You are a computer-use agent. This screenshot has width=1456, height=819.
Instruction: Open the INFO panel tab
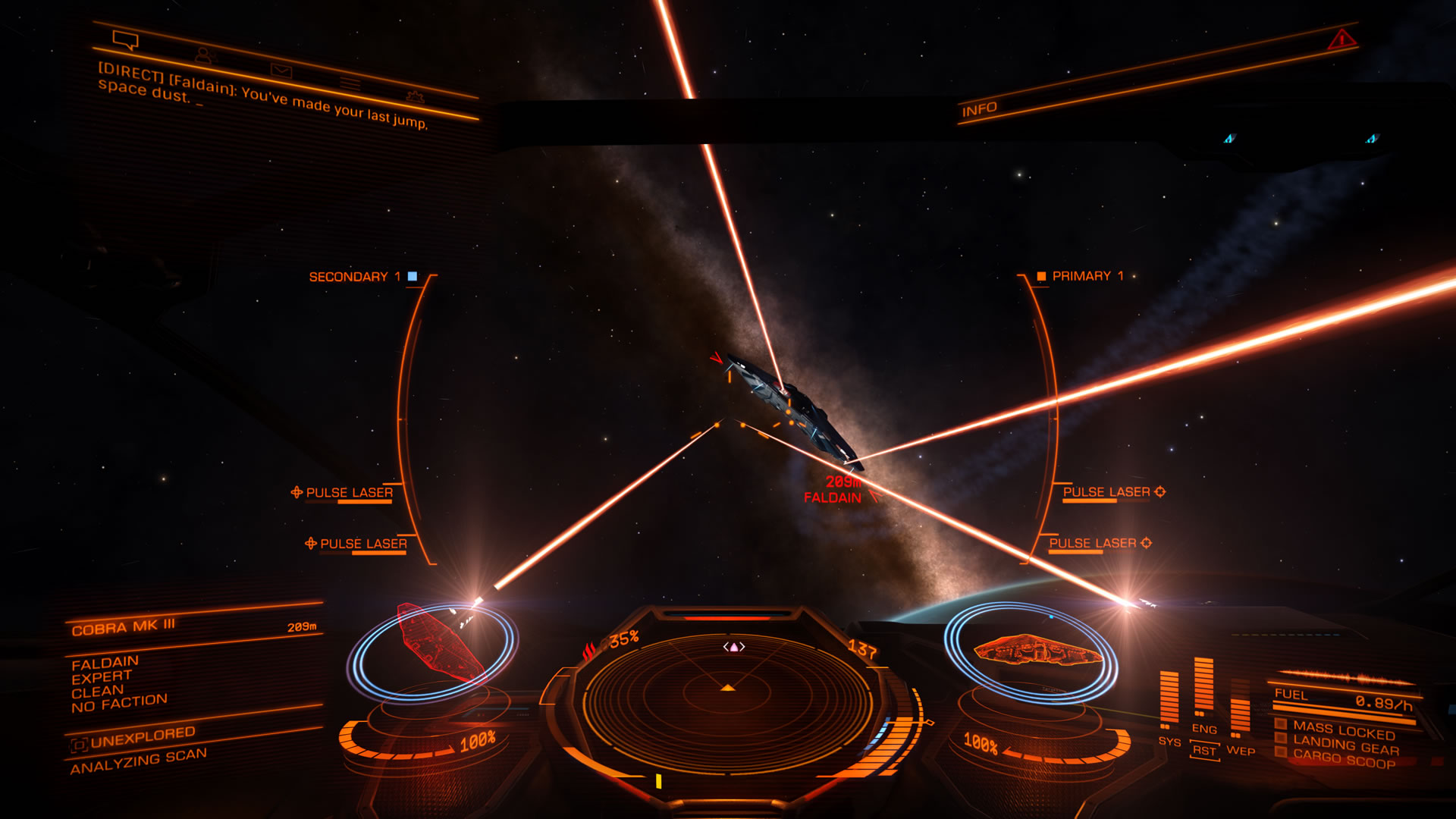[x=981, y=108]
